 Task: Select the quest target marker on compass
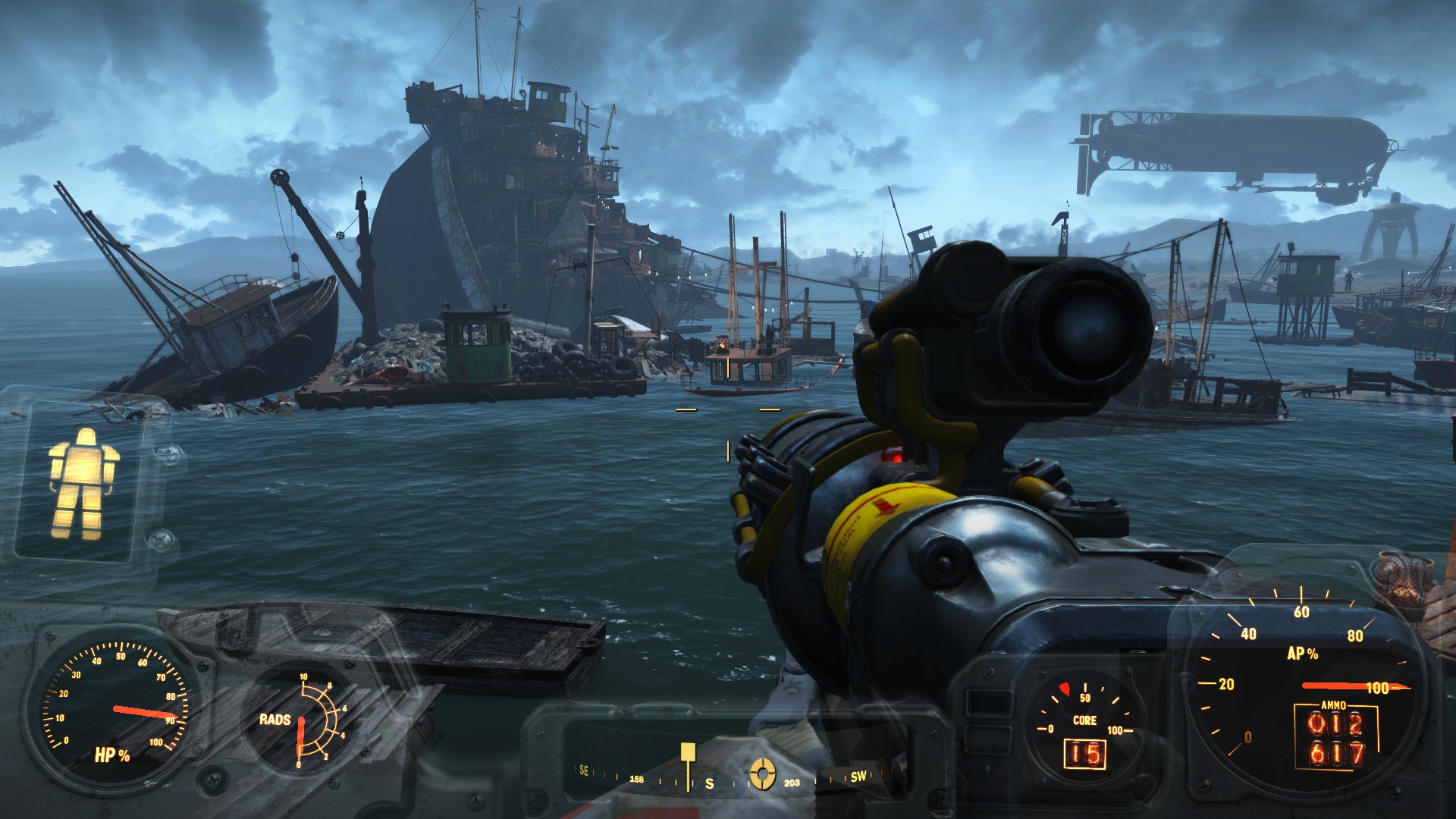coord(762,773)
